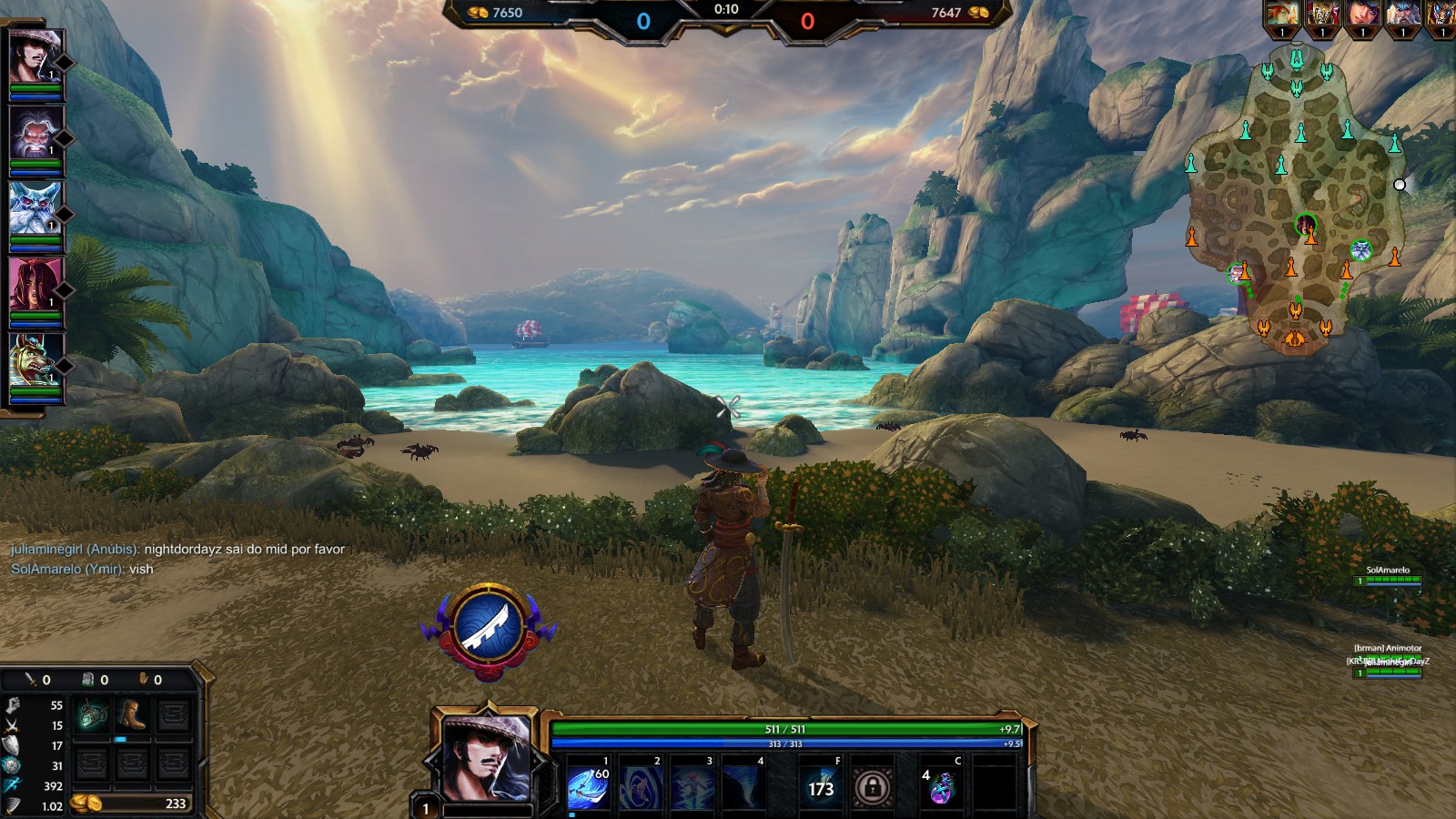This screenshot has height=819, width=1456.
Task: Use the tornado ultimate ability icon
Action: [744, 786]
